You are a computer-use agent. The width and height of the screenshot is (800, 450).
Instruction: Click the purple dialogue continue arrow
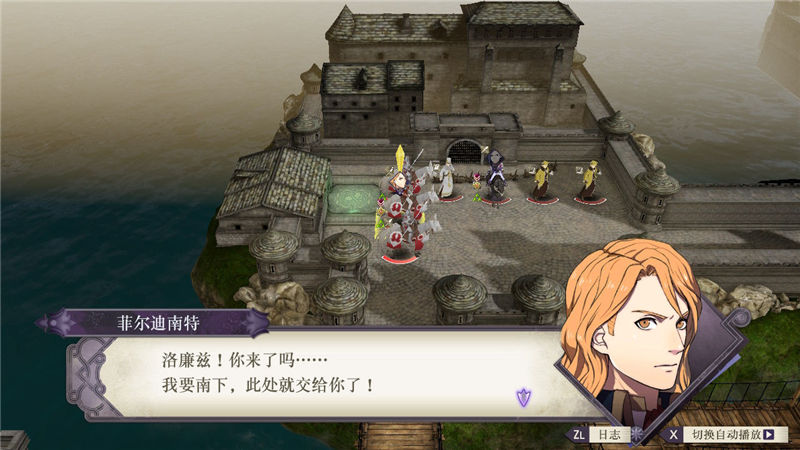click(523, 397)
